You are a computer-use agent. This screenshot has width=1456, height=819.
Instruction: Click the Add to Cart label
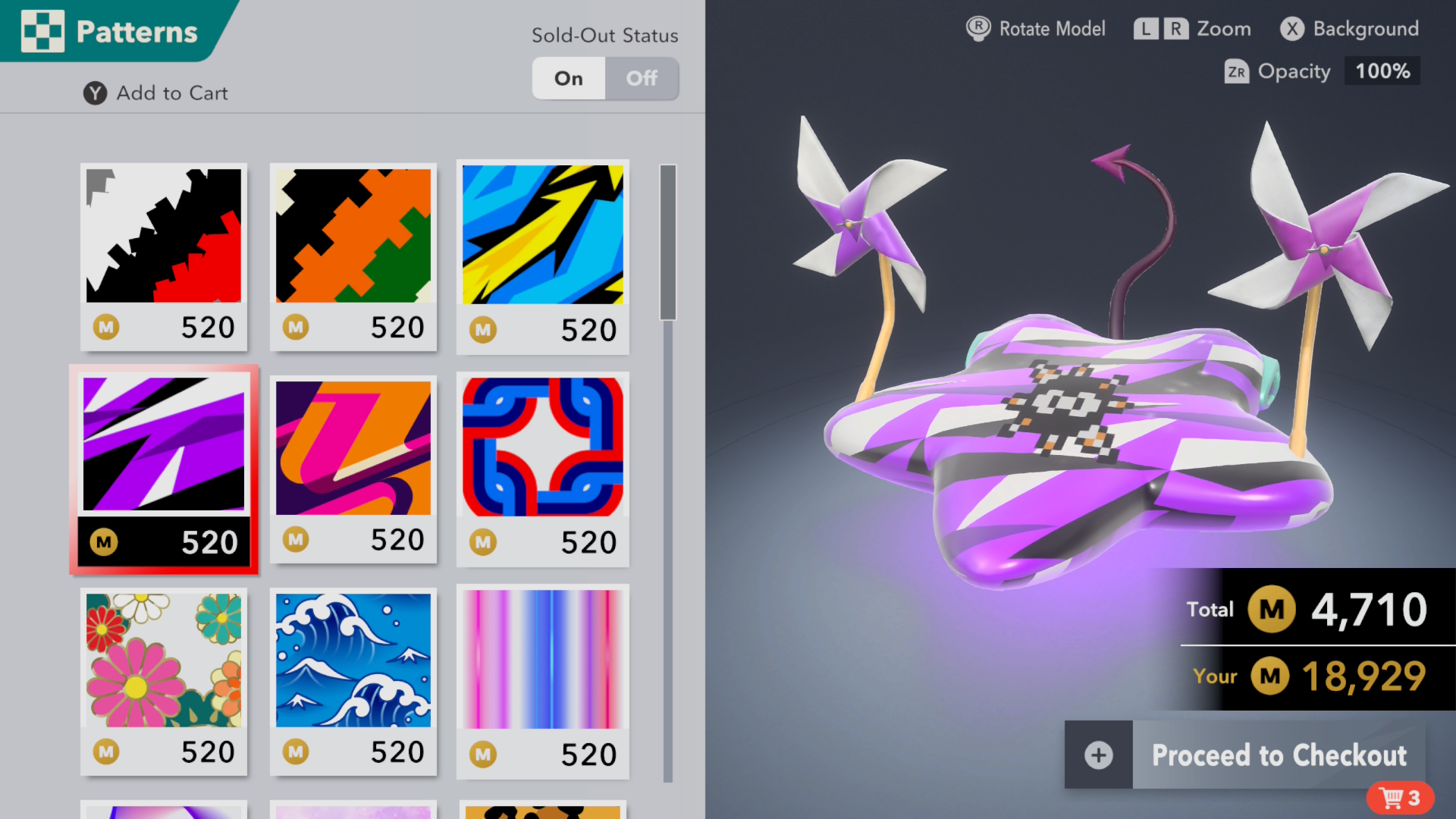click(x=172, y=93)
